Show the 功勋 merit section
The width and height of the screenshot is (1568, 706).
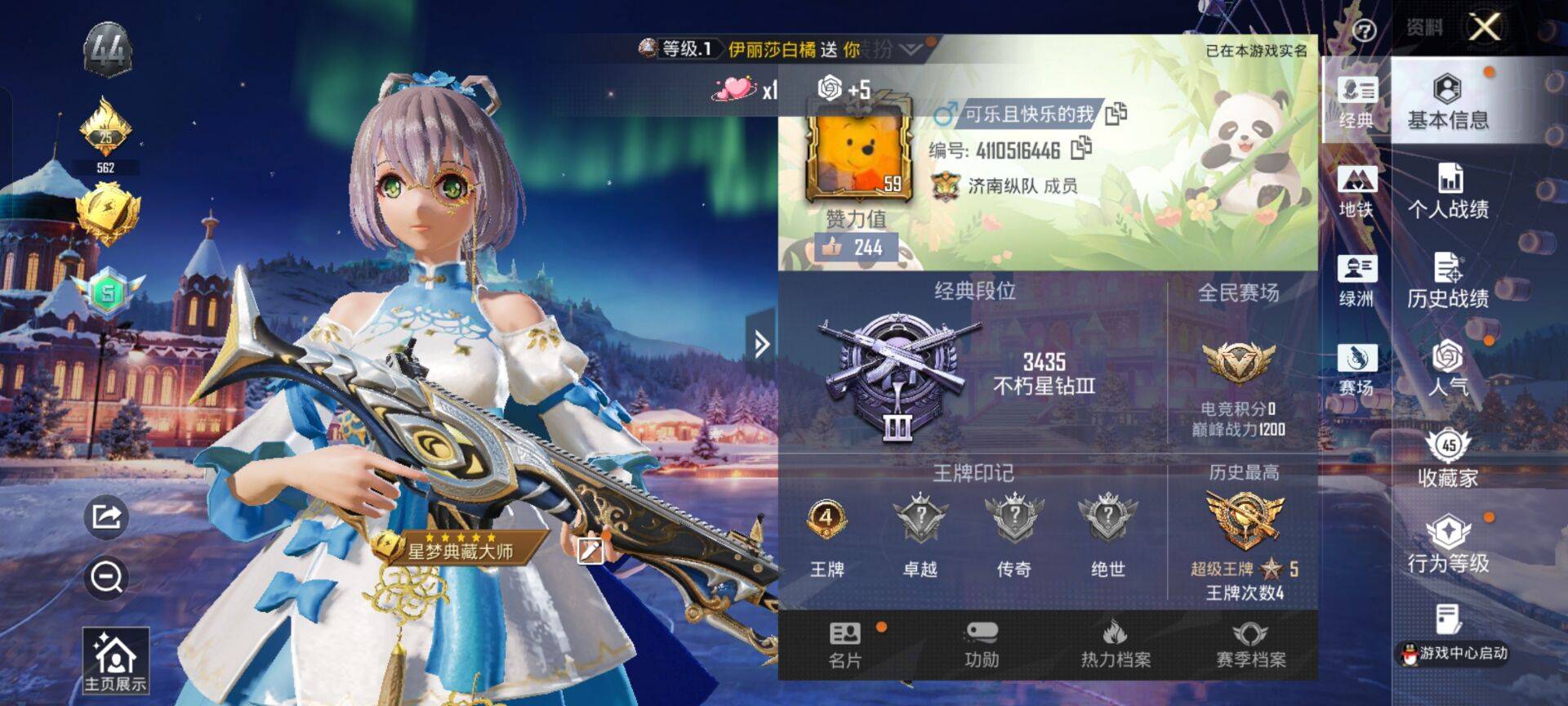(x=981, y=645)
